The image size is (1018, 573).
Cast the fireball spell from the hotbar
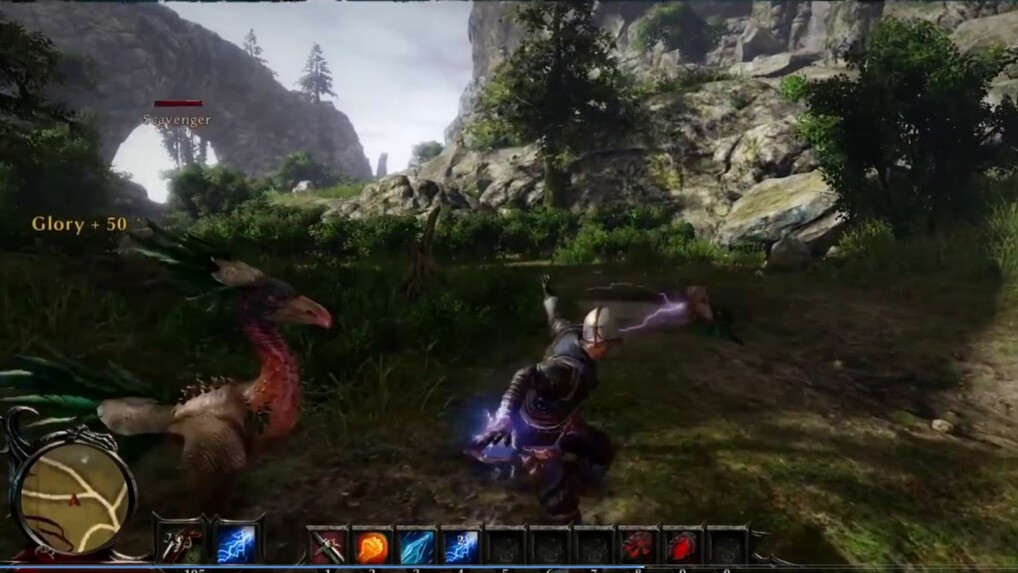point(372,546)
